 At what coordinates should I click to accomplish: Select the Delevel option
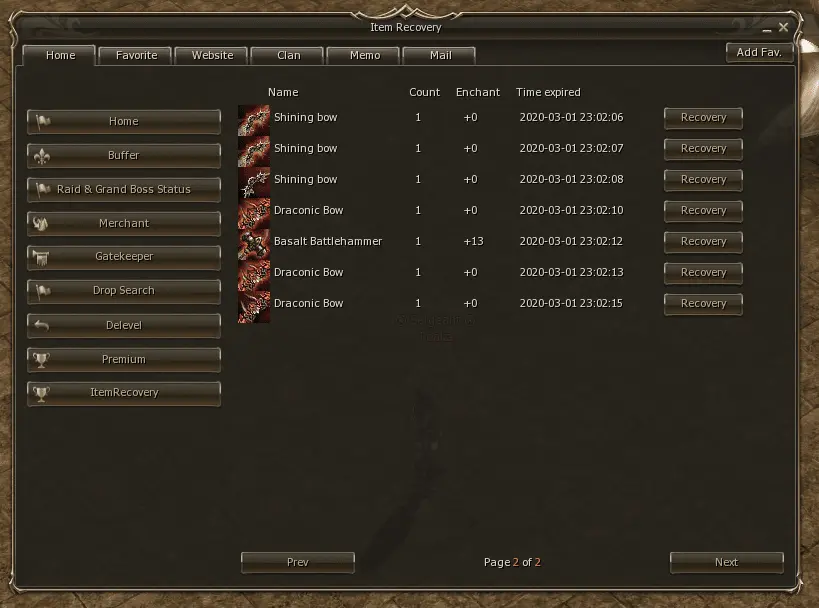coord(124,325)
